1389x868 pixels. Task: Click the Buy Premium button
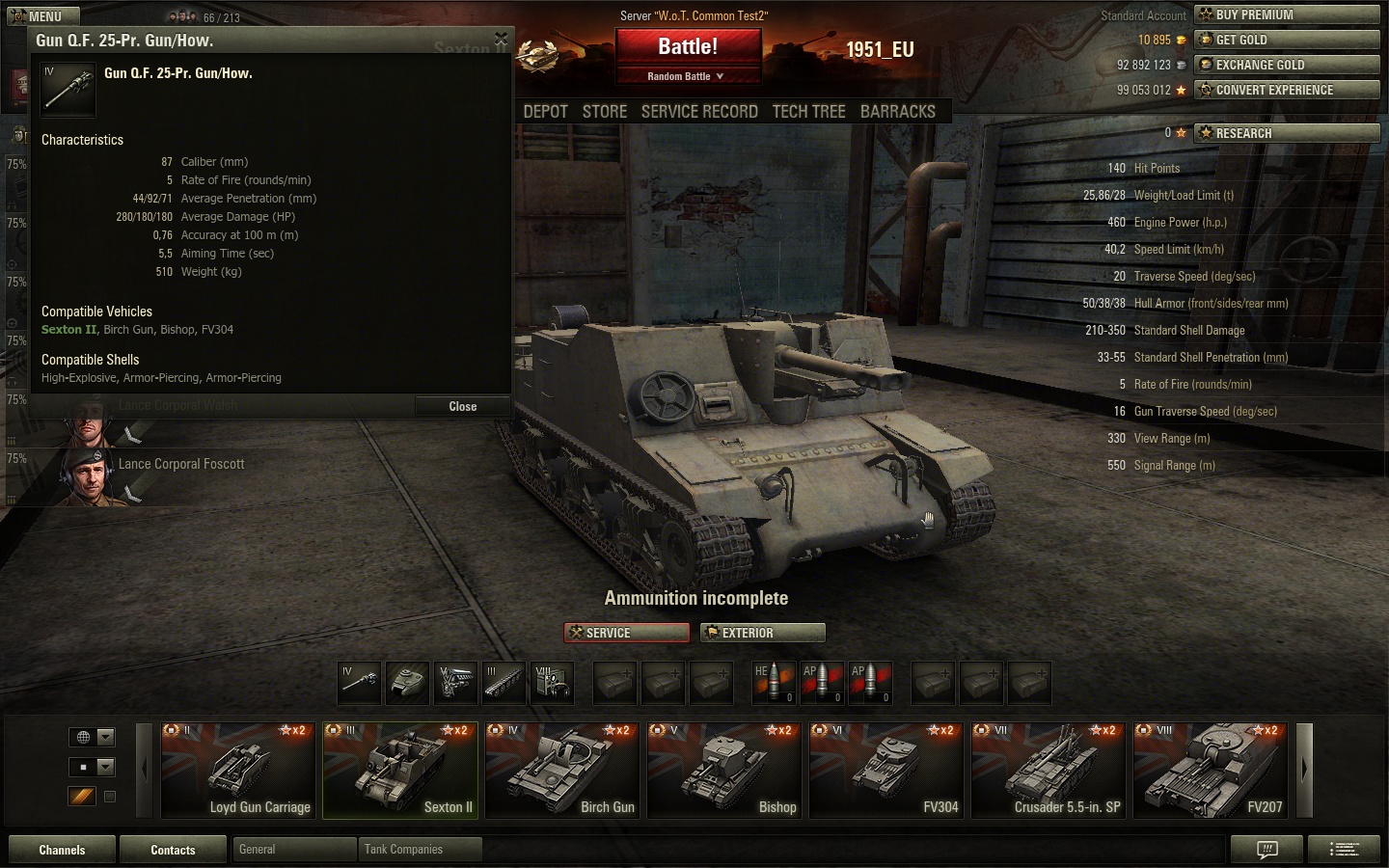coord(1287,14)
